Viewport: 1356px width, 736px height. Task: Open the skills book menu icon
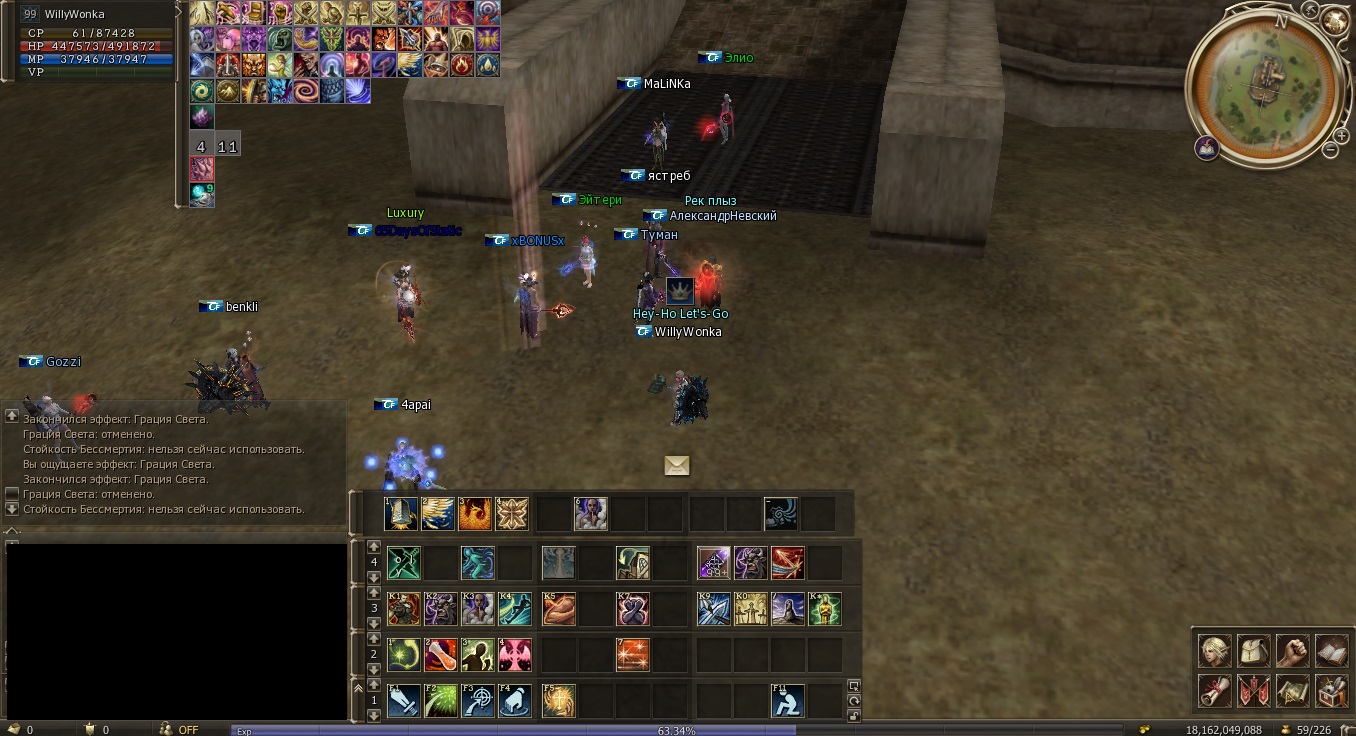(1332, 651)
